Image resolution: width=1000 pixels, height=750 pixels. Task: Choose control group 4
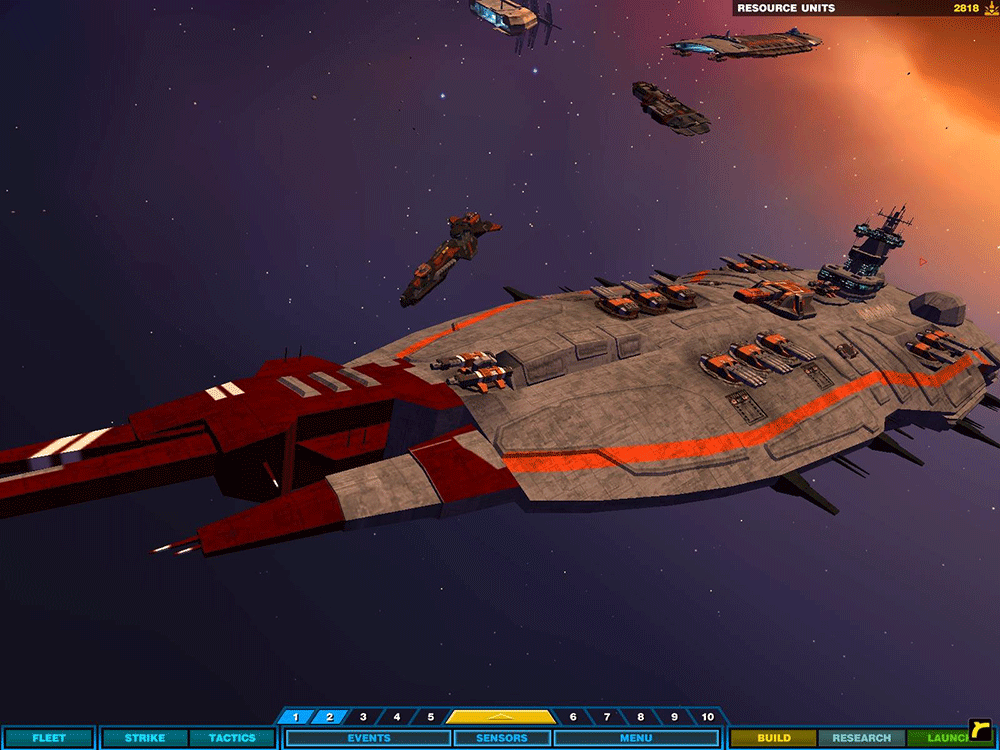(x=397, y=717)
